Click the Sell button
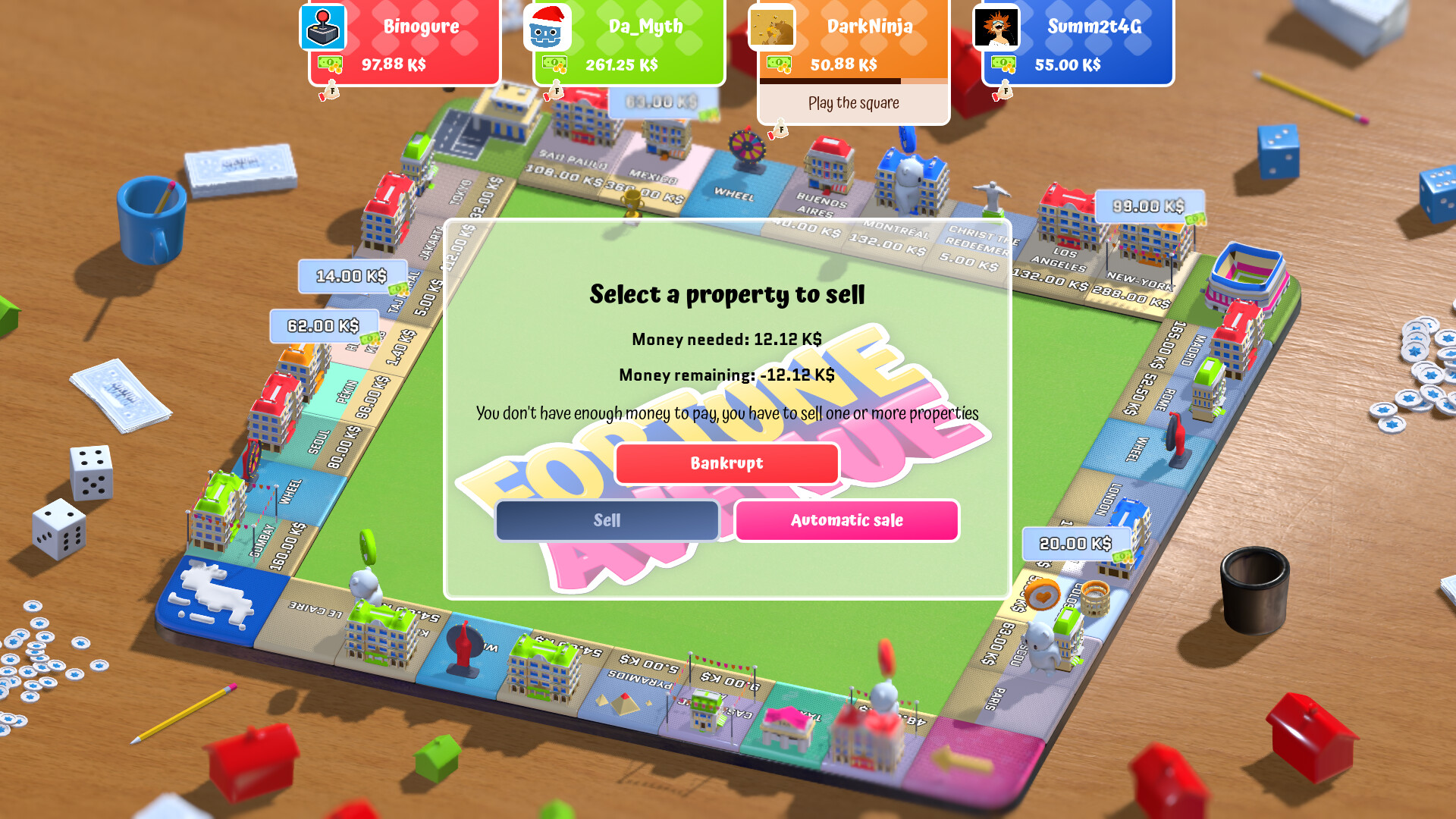 point(607,520)
